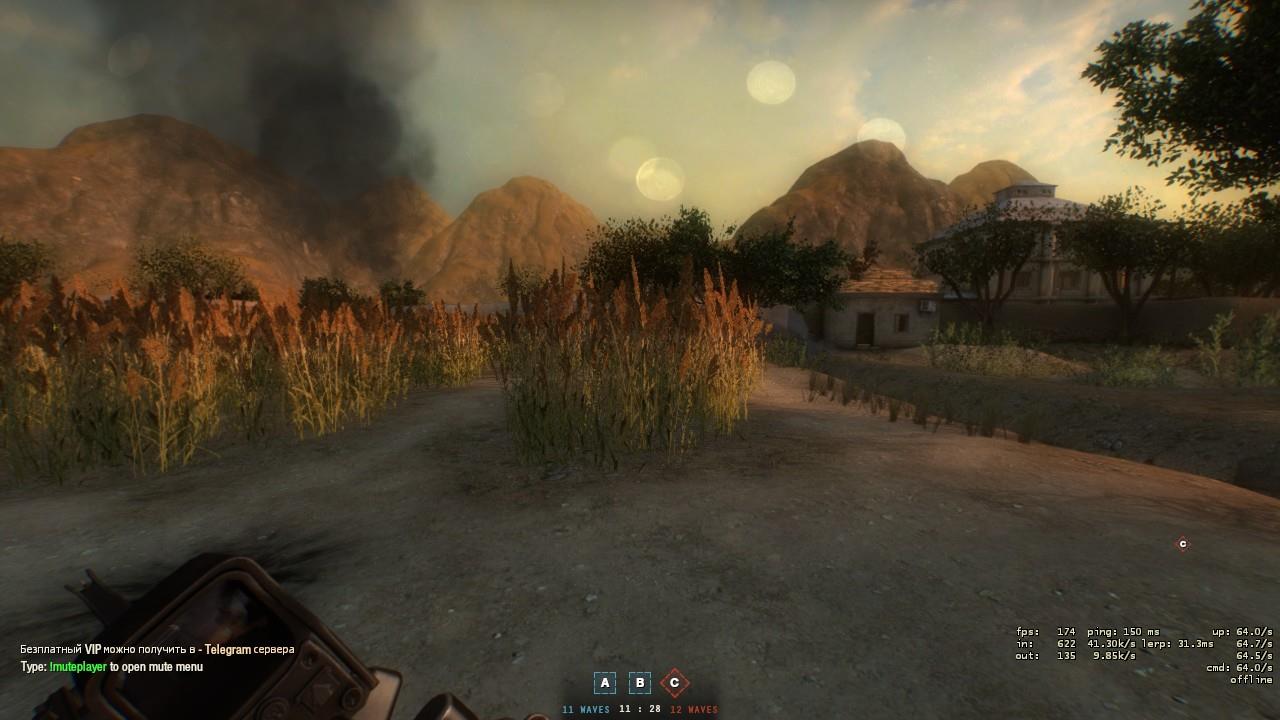Toggle the offline status indicator
Image resolution: width=1280 pixels, height=720 pixels.
point(1250,679)
